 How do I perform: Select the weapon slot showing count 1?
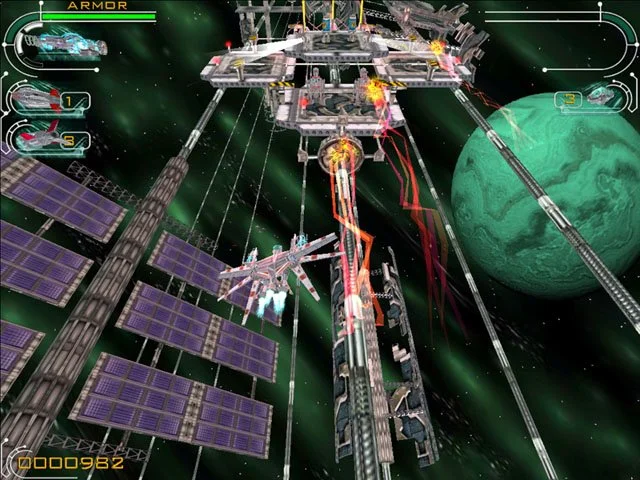click(38, 99)
